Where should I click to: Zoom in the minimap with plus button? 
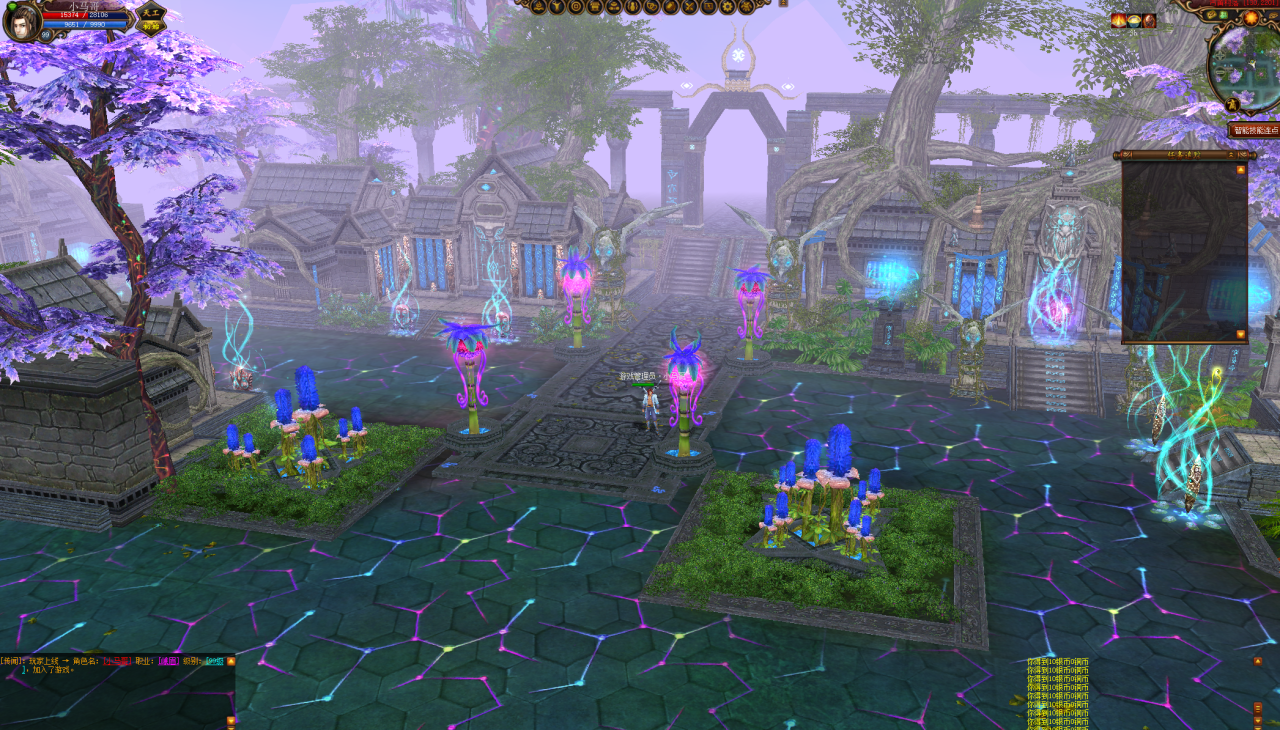(1220, 56)
